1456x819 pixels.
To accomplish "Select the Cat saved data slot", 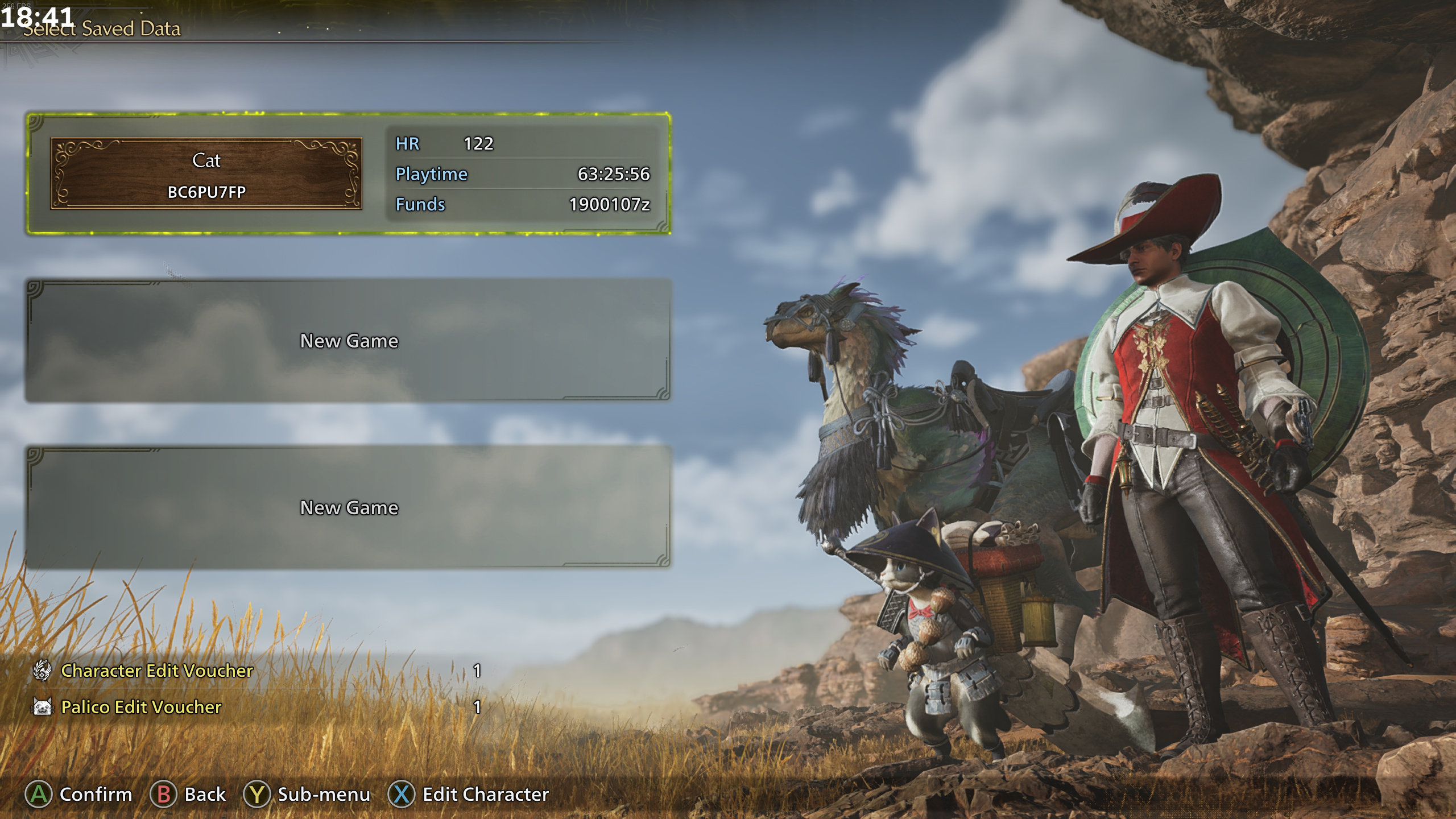I will click(x=348, y=173).
